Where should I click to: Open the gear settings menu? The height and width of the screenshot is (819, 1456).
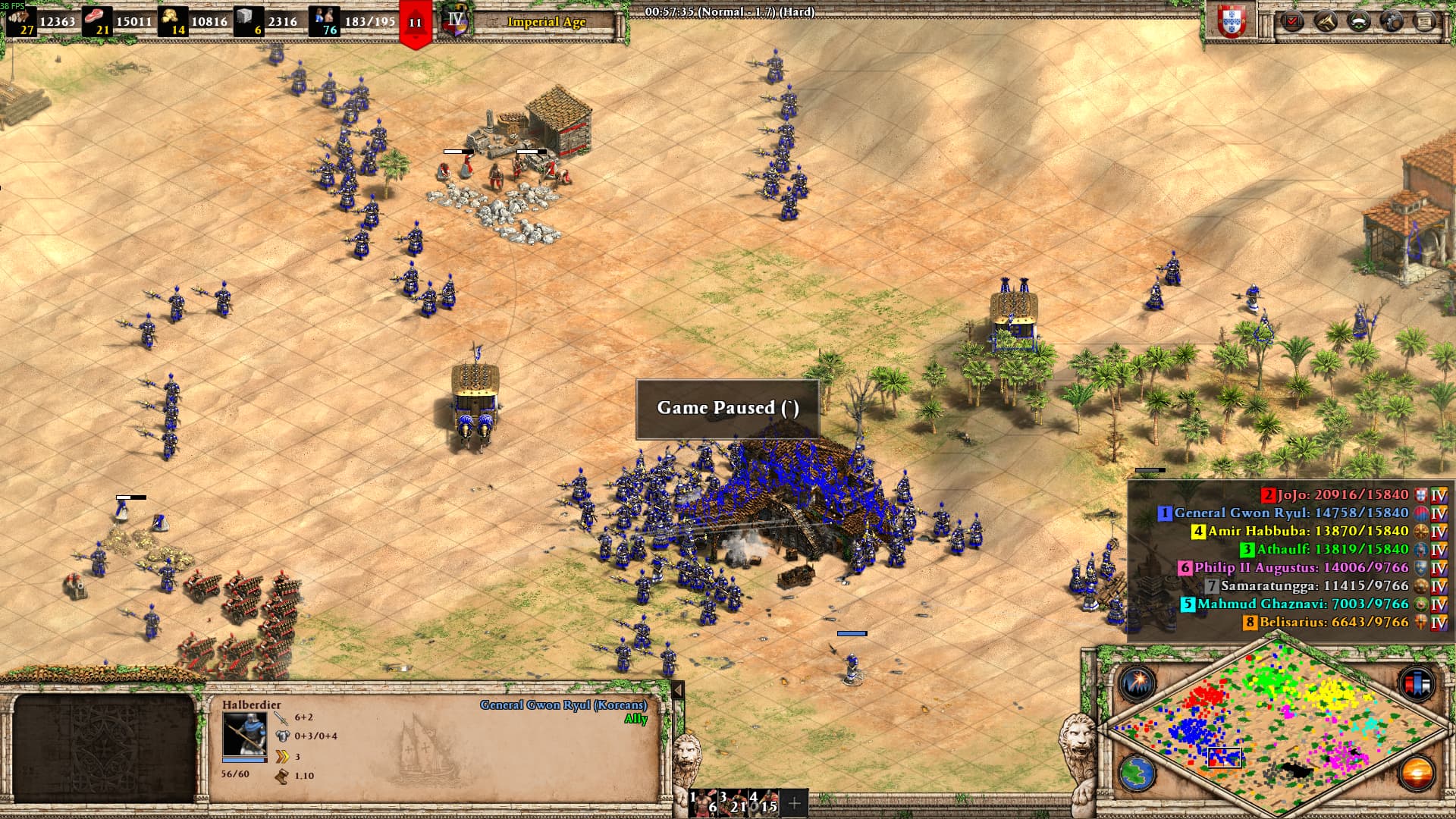(x=1392, y=20)
